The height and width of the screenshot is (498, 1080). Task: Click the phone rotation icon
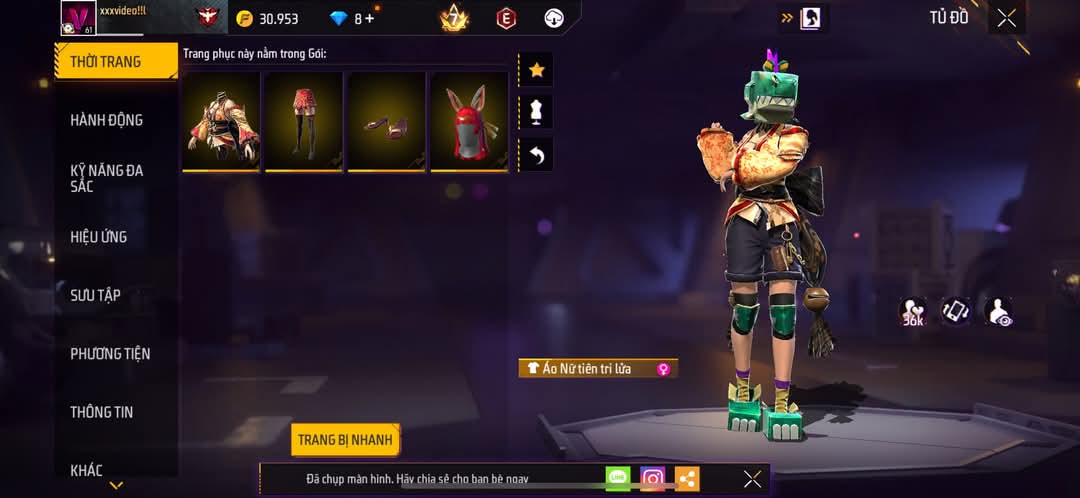click(956, 311)
